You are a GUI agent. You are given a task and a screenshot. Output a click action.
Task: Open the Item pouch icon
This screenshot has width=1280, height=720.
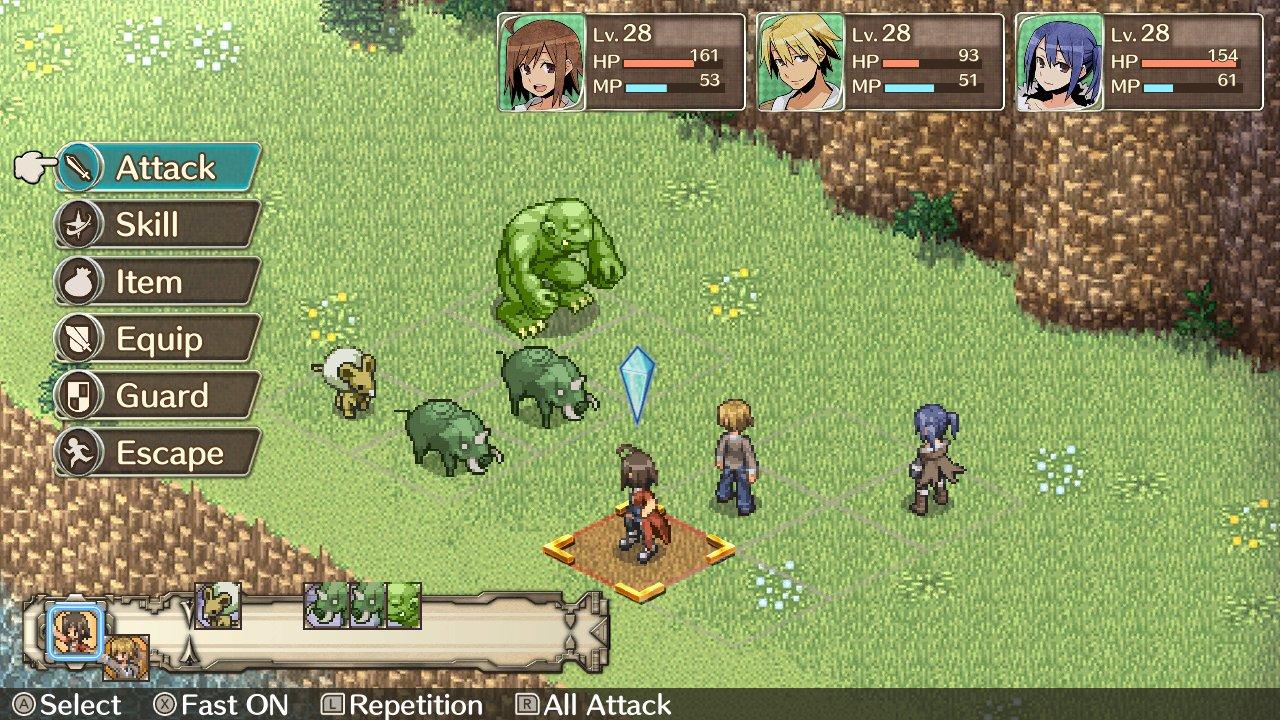pos(80,281)
